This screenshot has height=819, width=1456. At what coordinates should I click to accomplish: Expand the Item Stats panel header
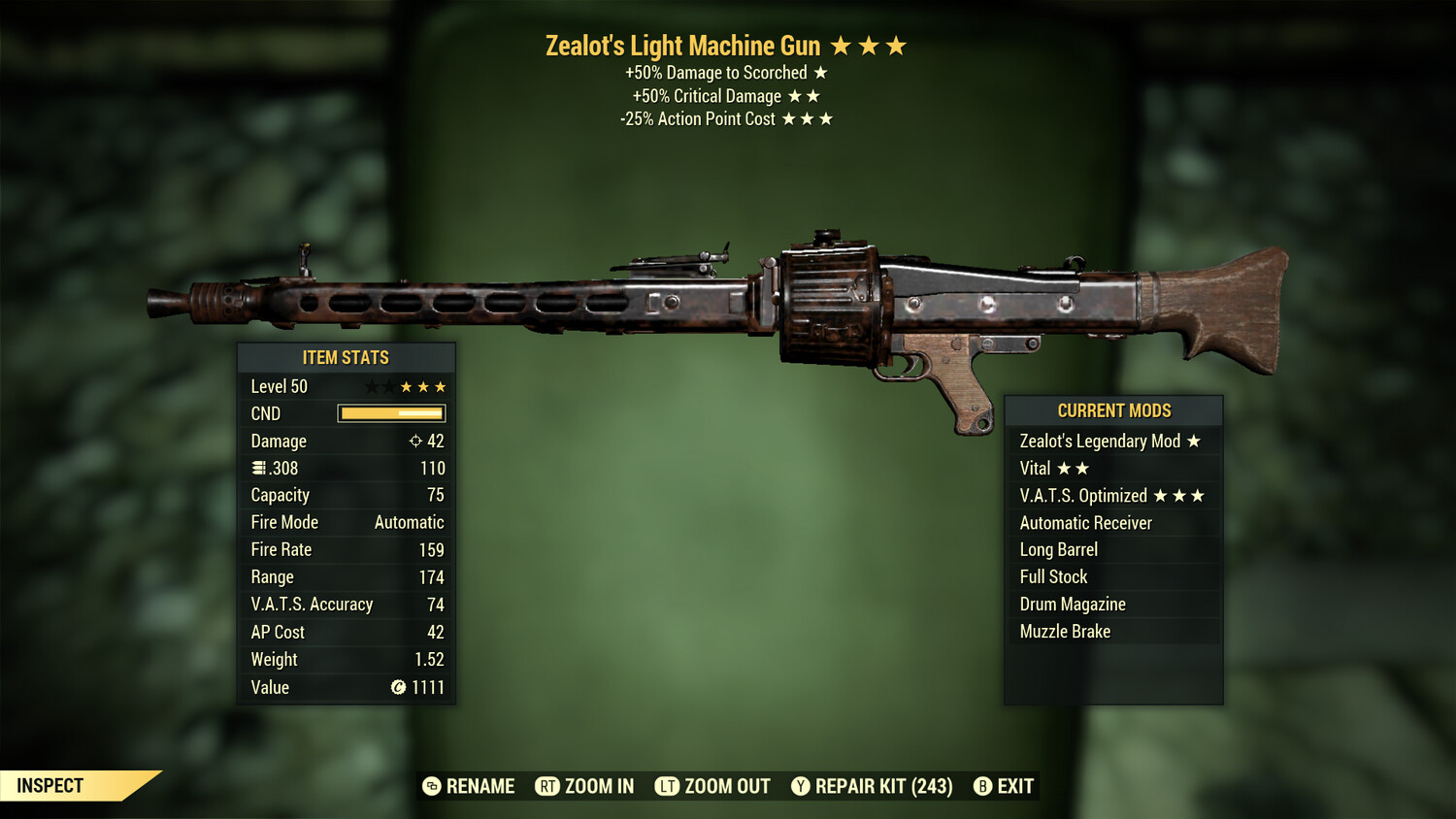tap(346, 357)
